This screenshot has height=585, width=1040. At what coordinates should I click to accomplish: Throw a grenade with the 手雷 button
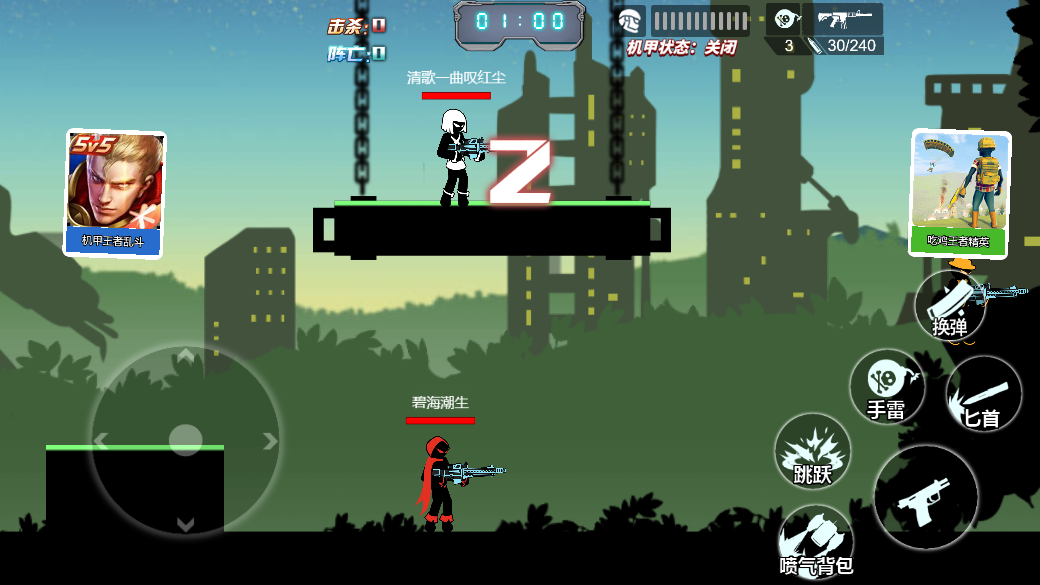click(x=886, y=386)
